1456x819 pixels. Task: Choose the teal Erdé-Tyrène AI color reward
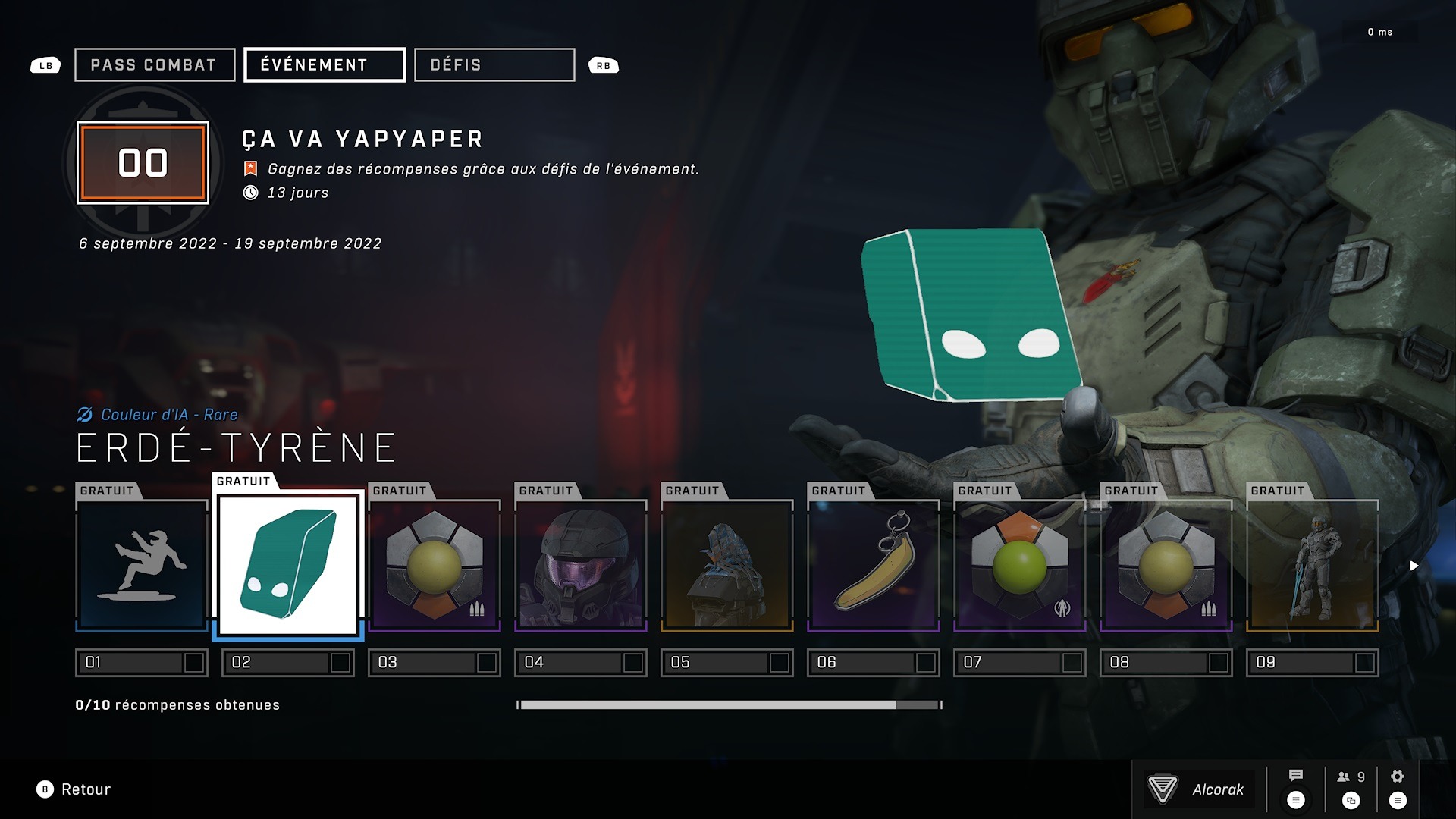[x=288, y=565]
